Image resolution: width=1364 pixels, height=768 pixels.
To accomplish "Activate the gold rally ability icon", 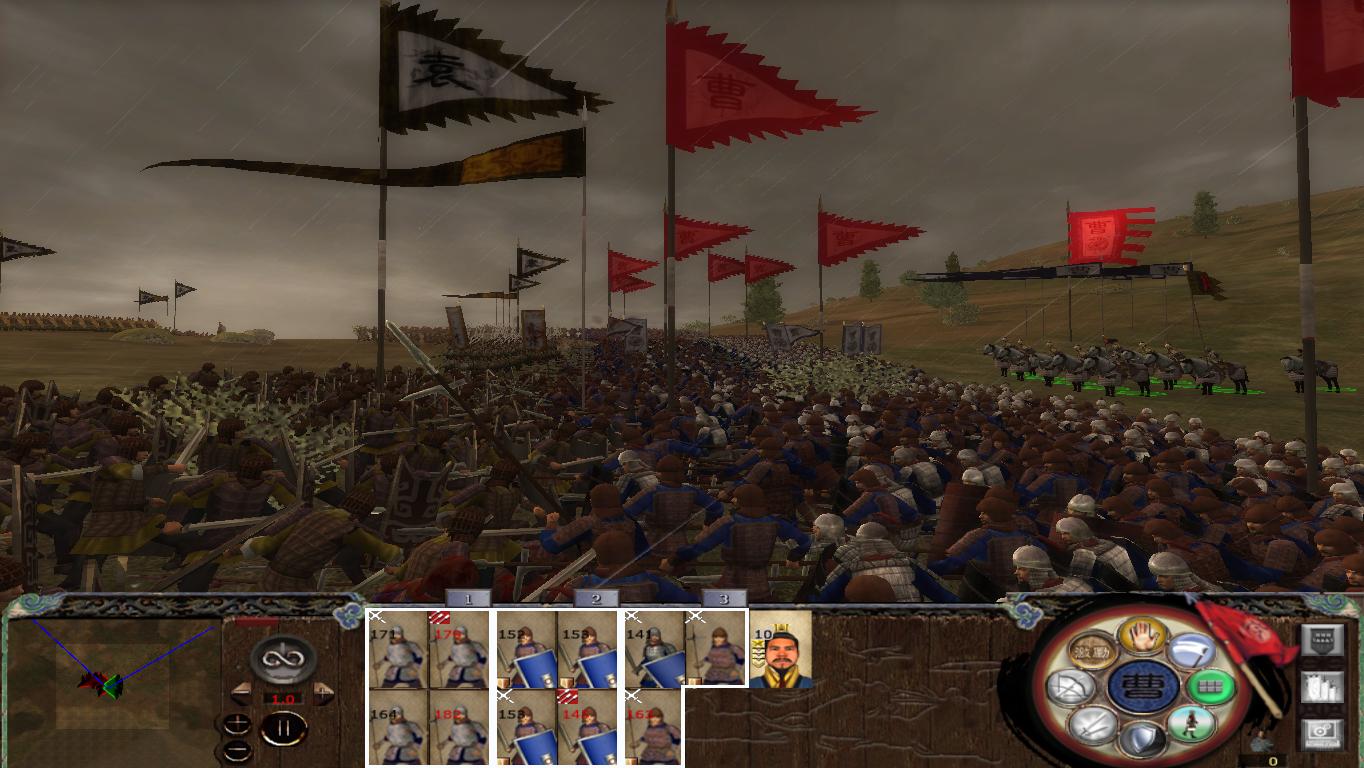I will (1091, 651).
